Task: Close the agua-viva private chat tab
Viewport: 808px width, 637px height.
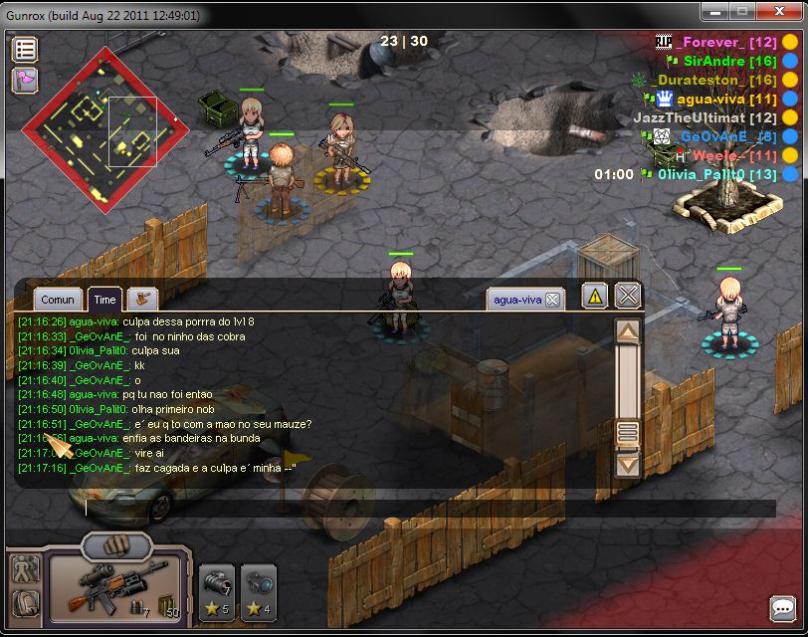Action: coord(552,299)
